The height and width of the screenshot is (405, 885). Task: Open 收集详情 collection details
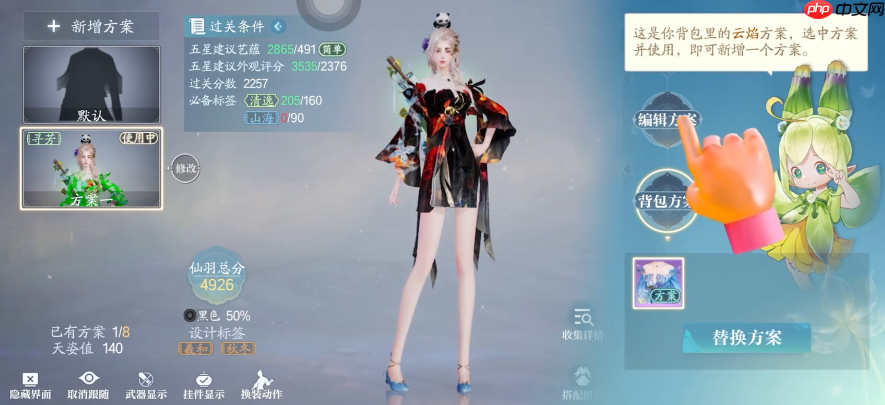click(x=583, y=323)
